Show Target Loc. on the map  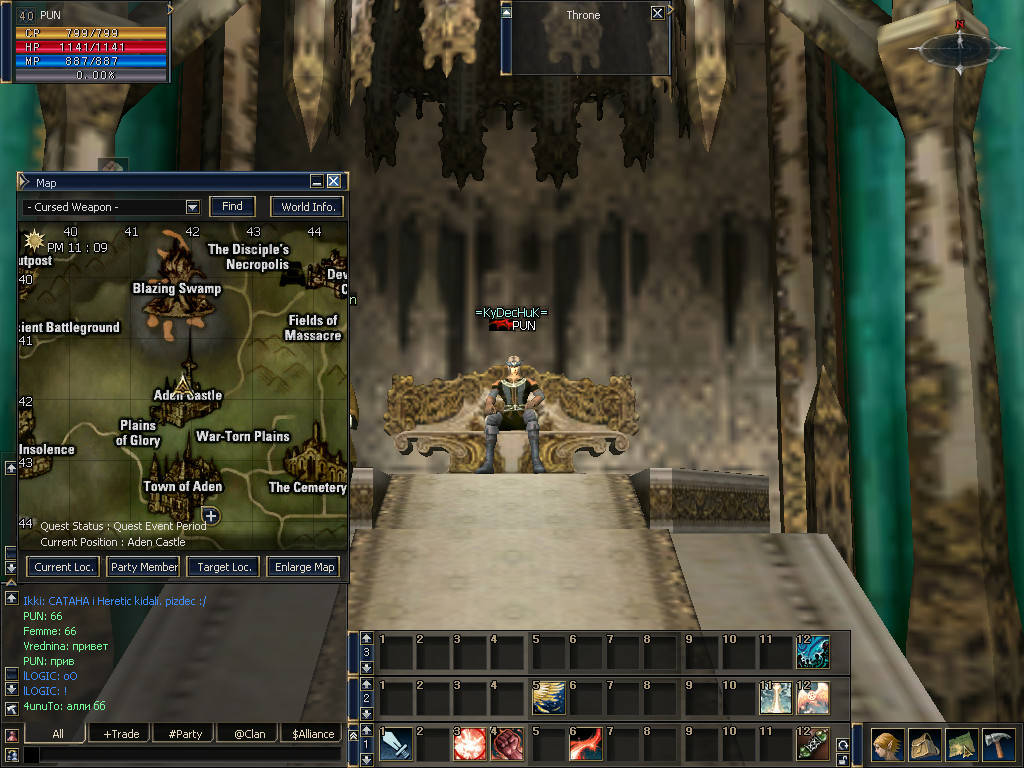[x=225, y=567]
